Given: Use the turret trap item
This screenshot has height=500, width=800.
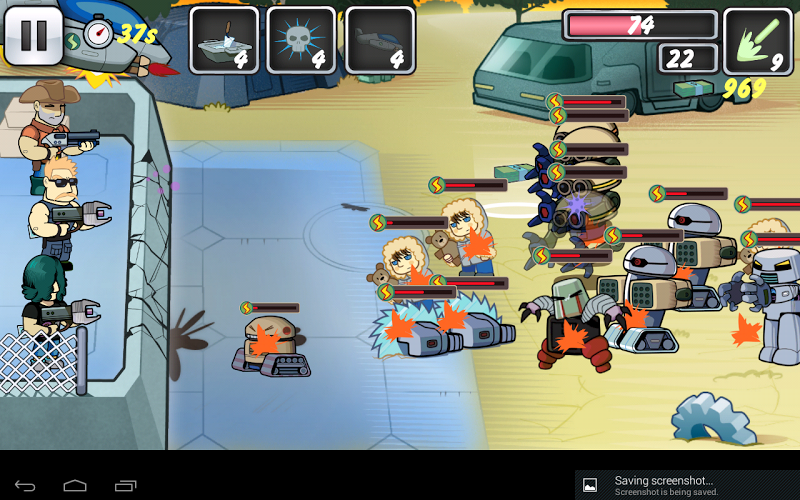Looking at the screenshot, I should pyautogui.click(x=223, y=40).
